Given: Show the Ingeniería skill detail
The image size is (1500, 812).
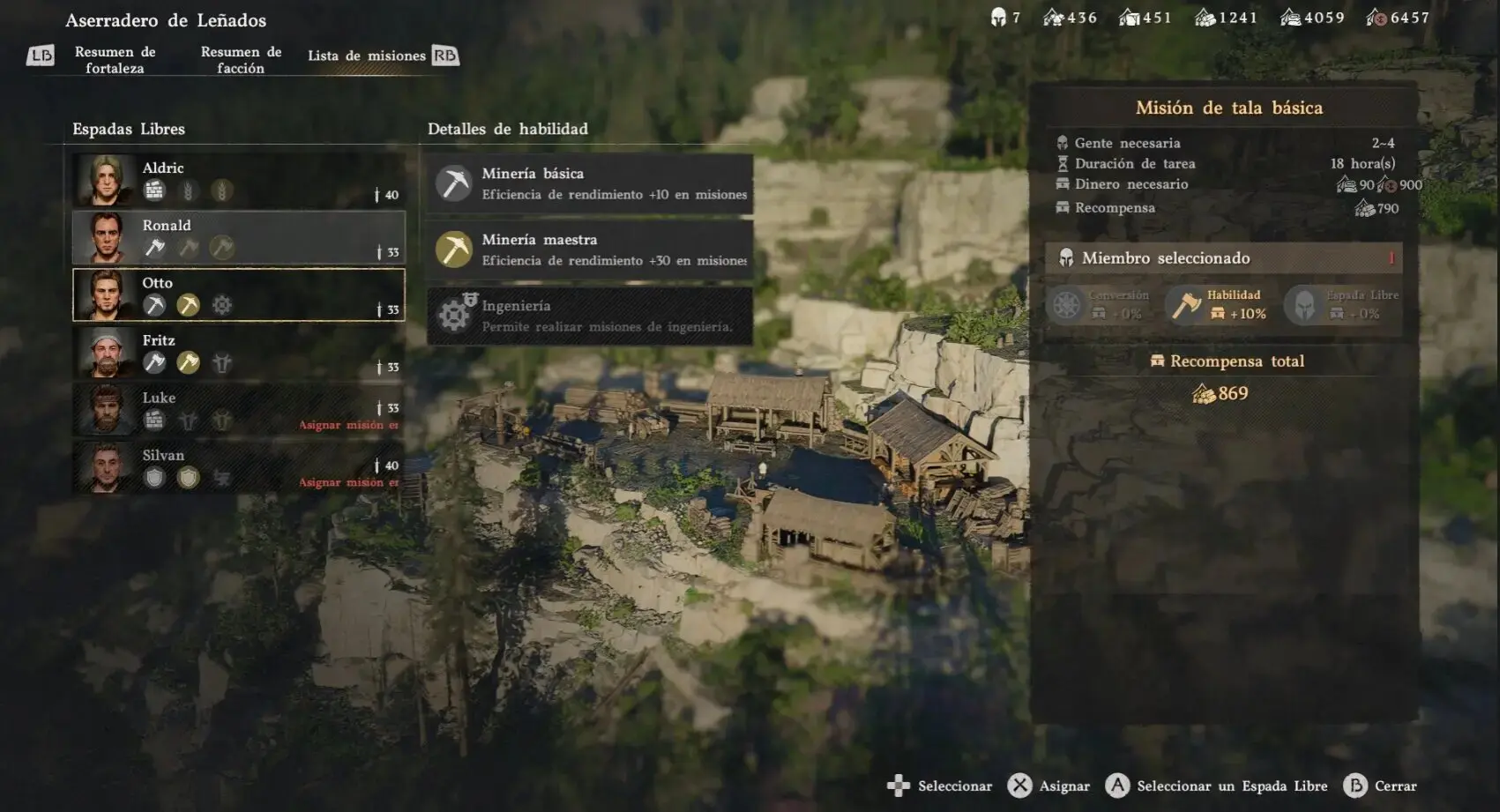Looking at the screenshot, I should (x=589, y=316).
